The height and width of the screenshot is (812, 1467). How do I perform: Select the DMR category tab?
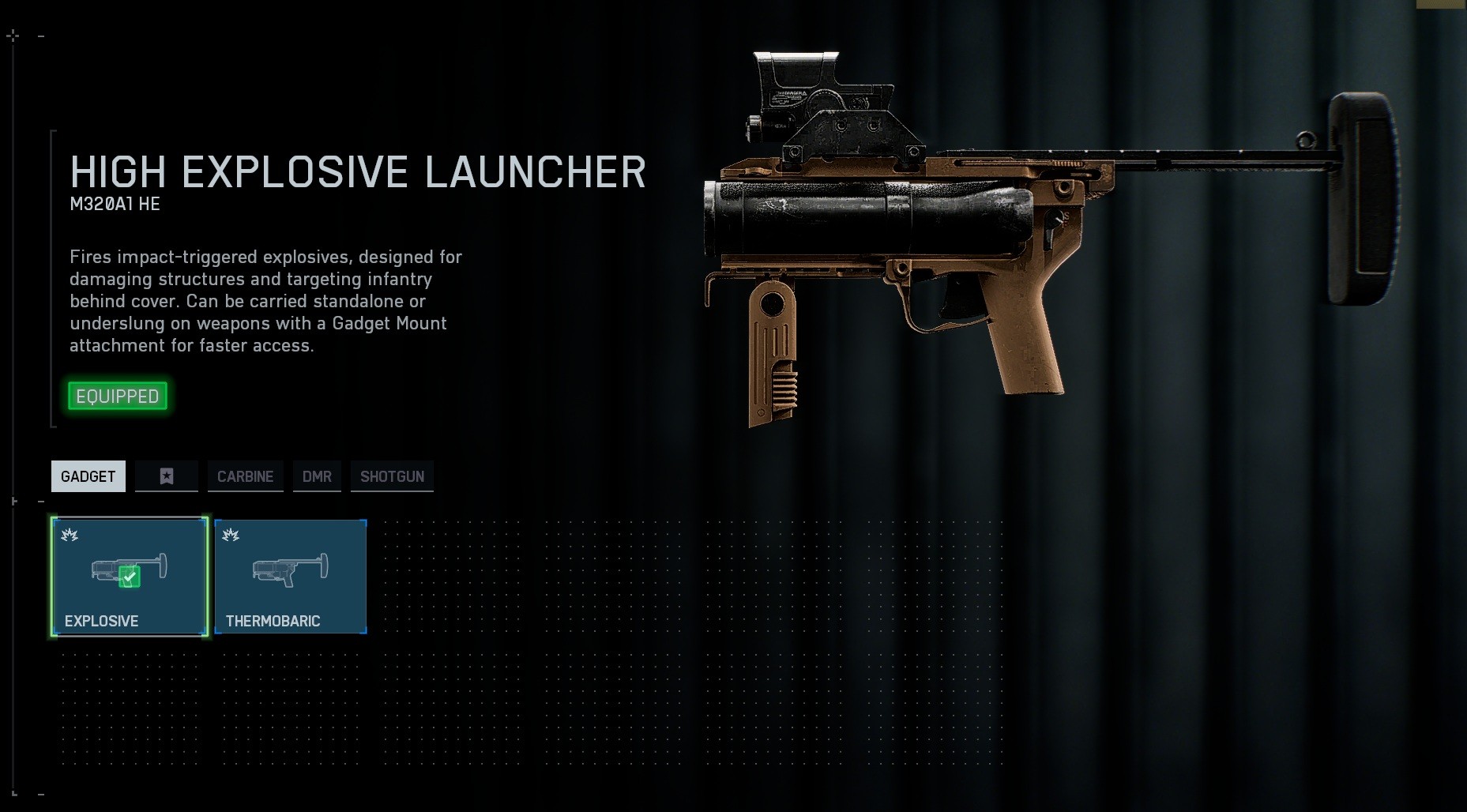coord(317,476)
